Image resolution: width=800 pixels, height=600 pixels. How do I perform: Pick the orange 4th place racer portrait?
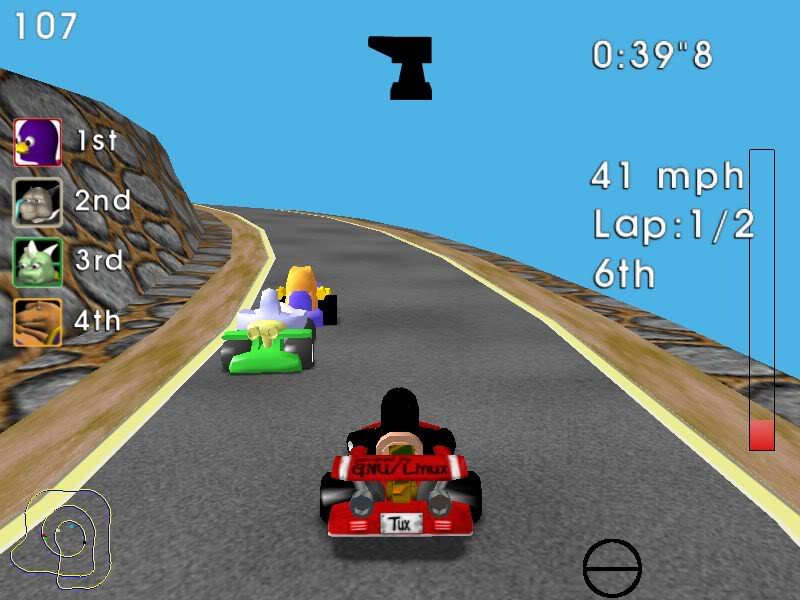[38, 322]
